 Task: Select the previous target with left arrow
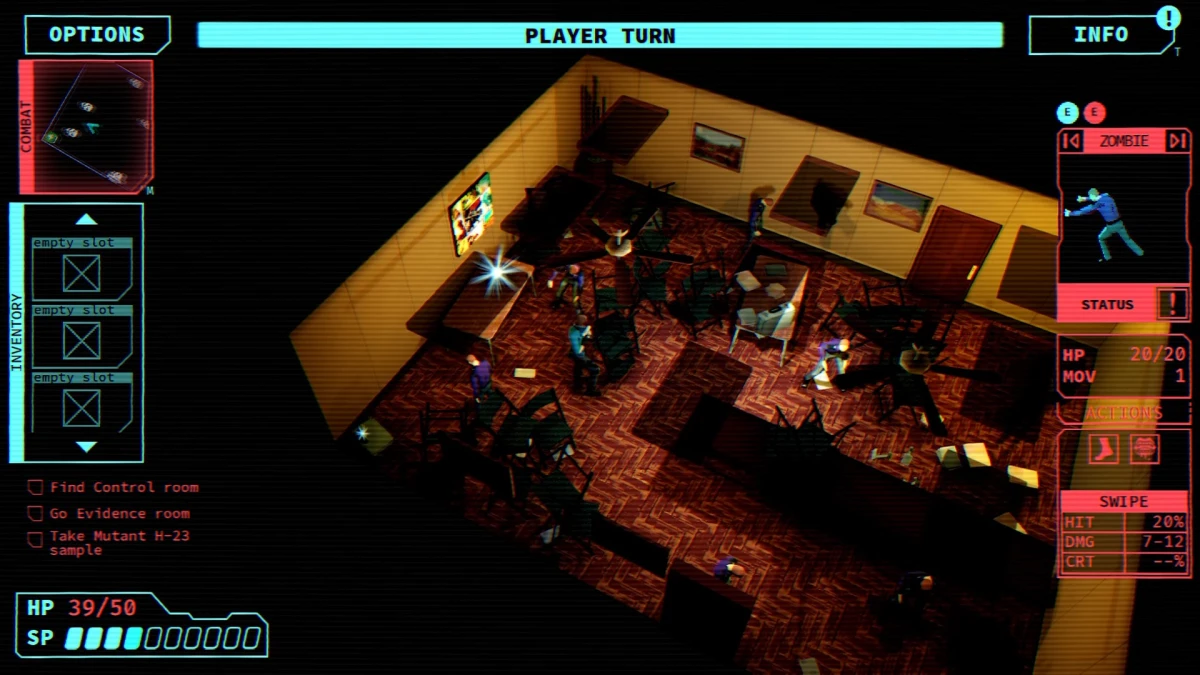1071,141
